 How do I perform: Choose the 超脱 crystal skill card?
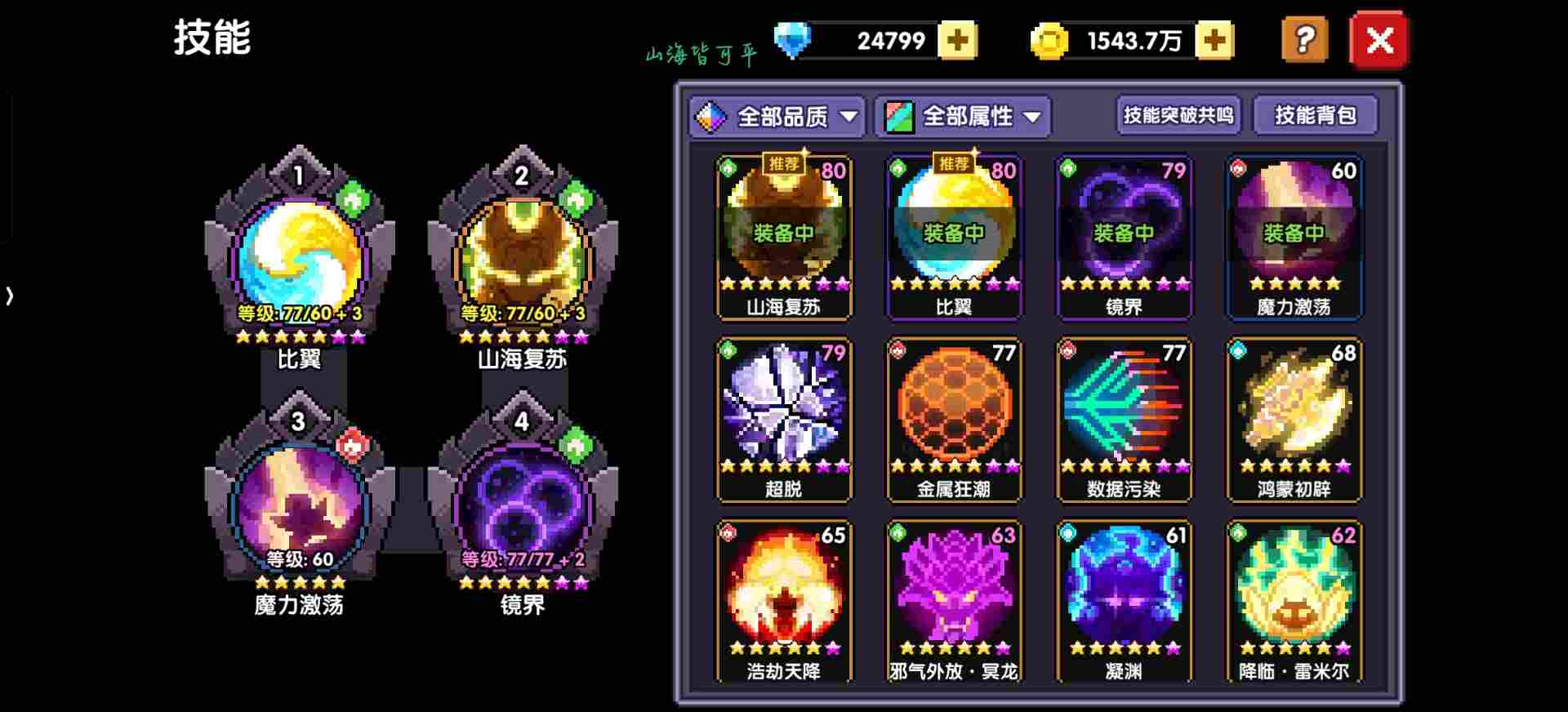[x=784, y=418]
